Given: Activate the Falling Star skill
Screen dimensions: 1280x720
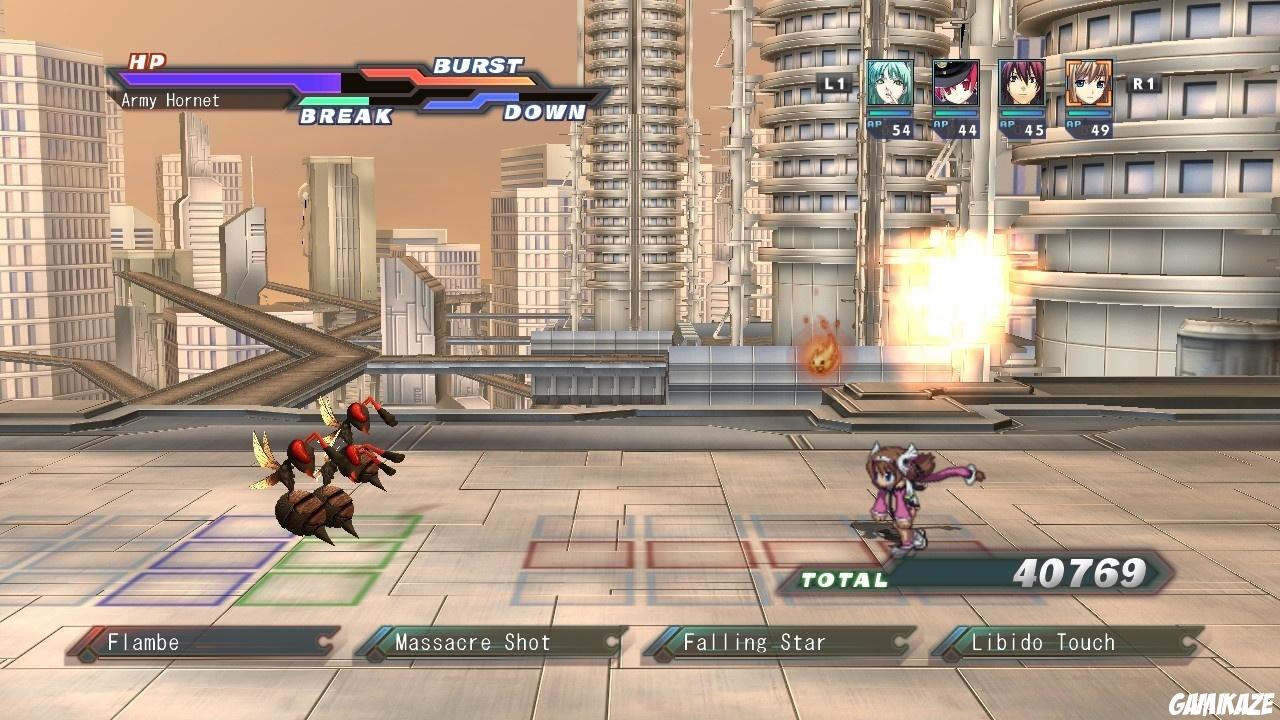Looking at the screenshot, I should (780, 643).
